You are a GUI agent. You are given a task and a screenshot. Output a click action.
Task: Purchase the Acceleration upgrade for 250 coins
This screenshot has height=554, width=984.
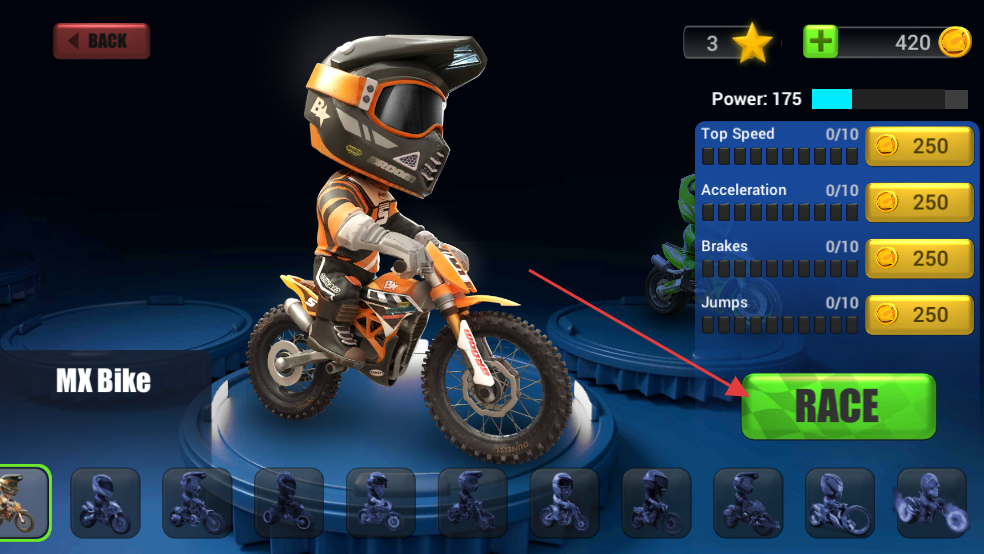[x=919, y=202]
